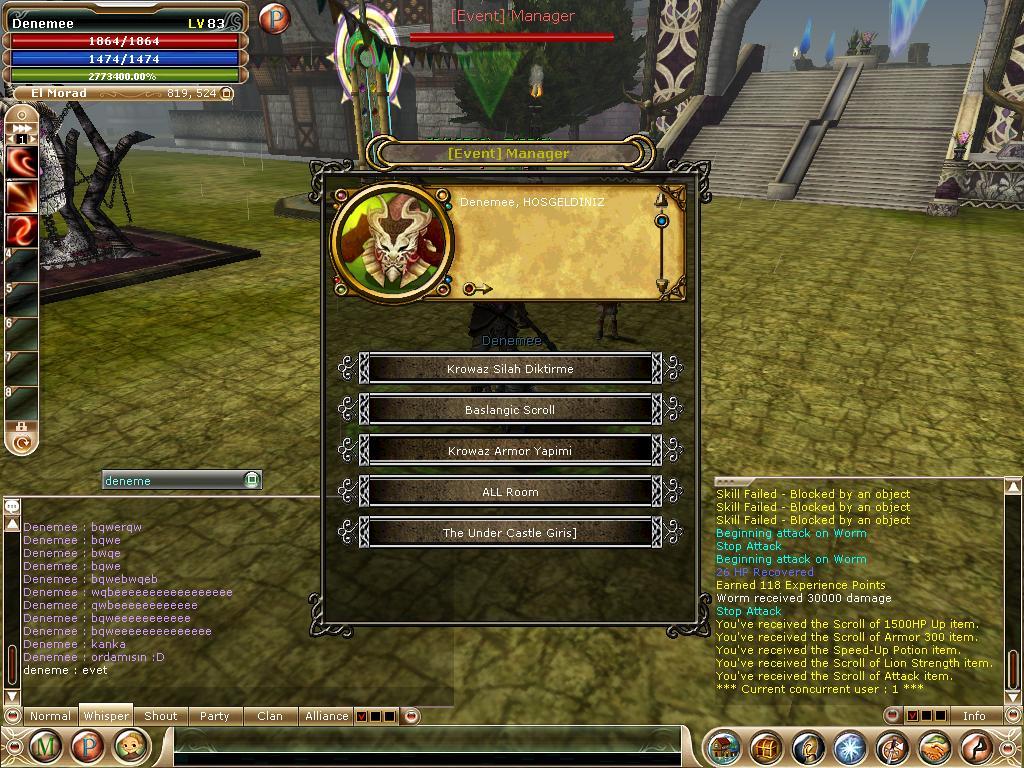
Task: Focus the chat text input bar
Action: click(430, 747)
